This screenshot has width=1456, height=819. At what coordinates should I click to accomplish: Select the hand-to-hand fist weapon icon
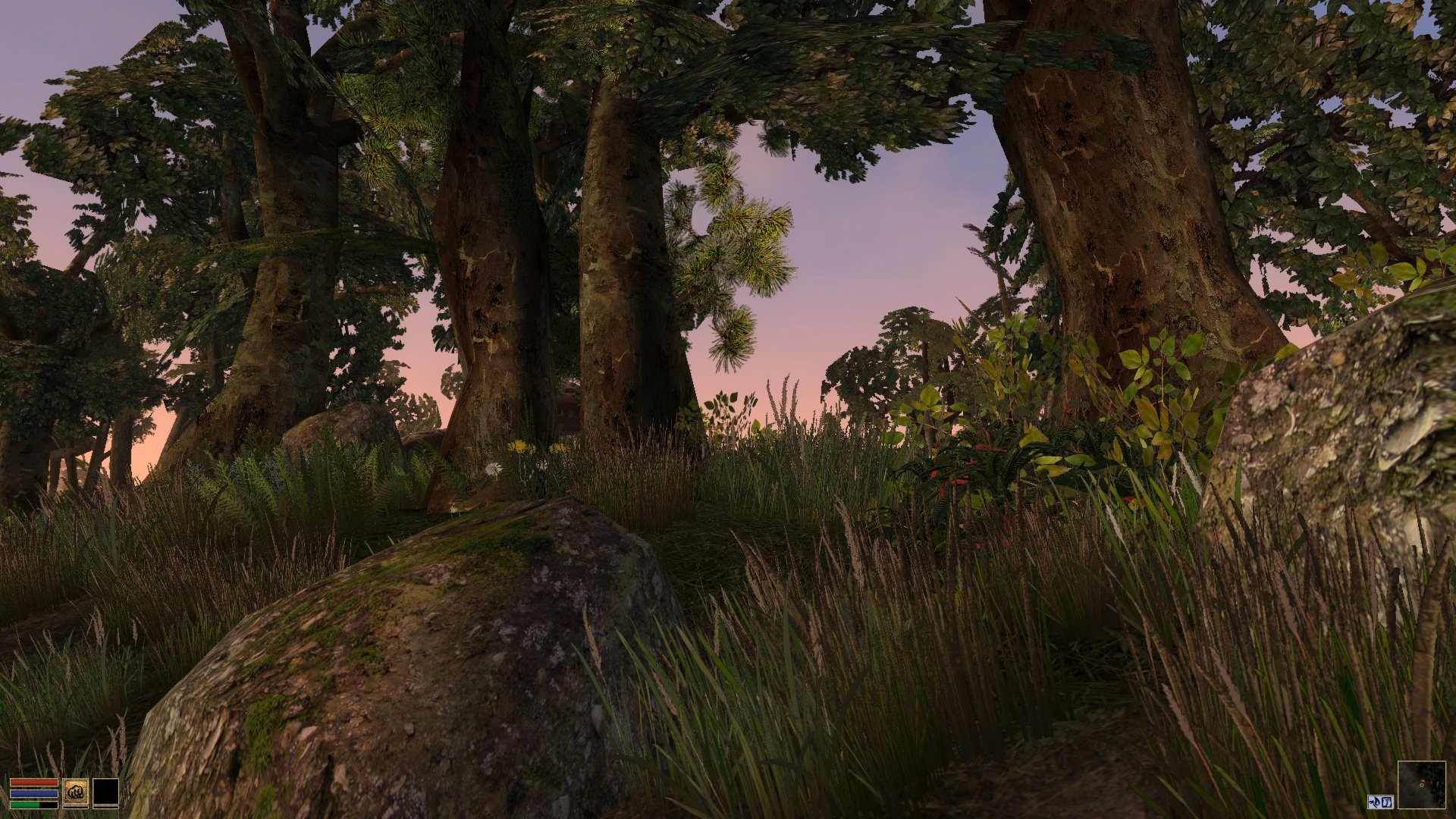[76, 792]
